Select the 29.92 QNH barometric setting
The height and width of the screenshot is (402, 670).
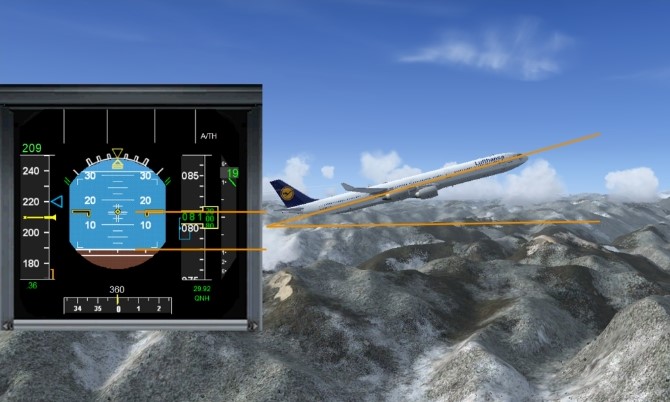tap(203, 292)
